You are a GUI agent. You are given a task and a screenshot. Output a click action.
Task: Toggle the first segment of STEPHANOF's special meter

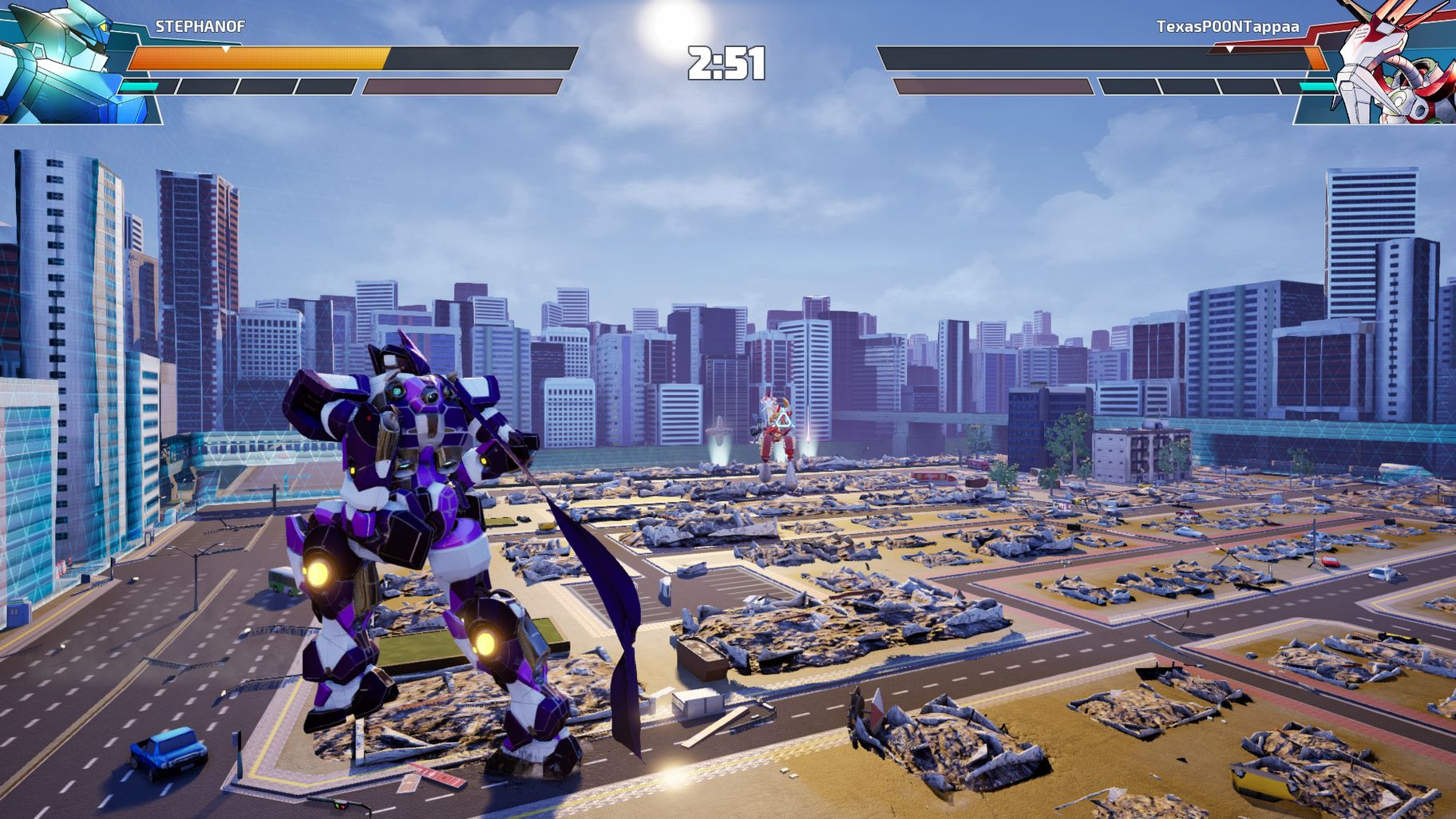[147, 85]
